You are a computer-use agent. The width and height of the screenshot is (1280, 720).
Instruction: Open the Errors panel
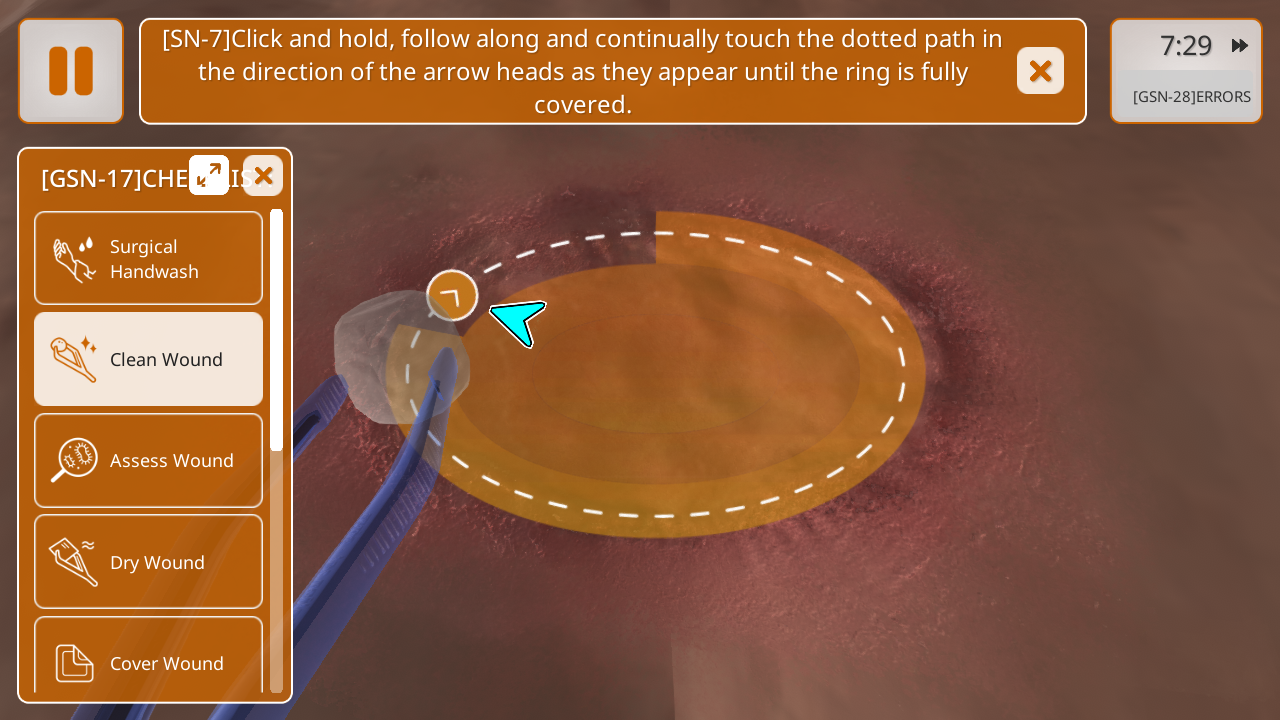(x=1191, y=97)
